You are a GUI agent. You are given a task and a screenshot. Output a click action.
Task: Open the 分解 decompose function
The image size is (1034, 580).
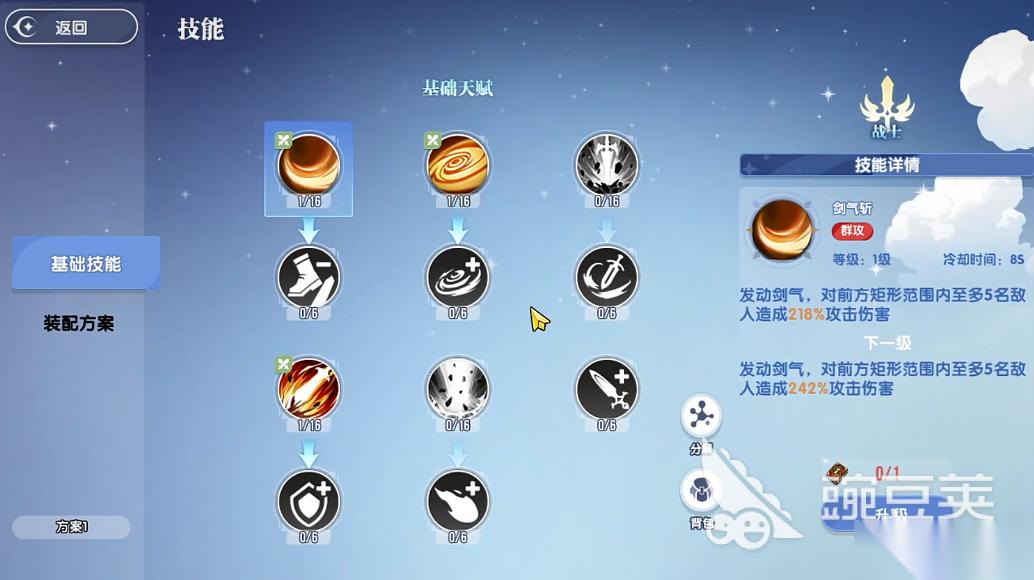tap(701, 417)
